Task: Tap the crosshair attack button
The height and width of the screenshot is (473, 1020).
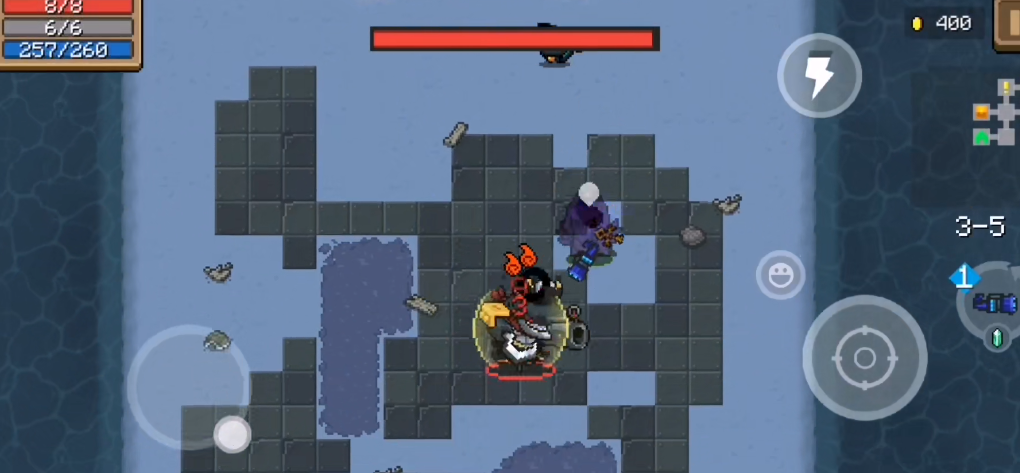Action: pos(864,357)
